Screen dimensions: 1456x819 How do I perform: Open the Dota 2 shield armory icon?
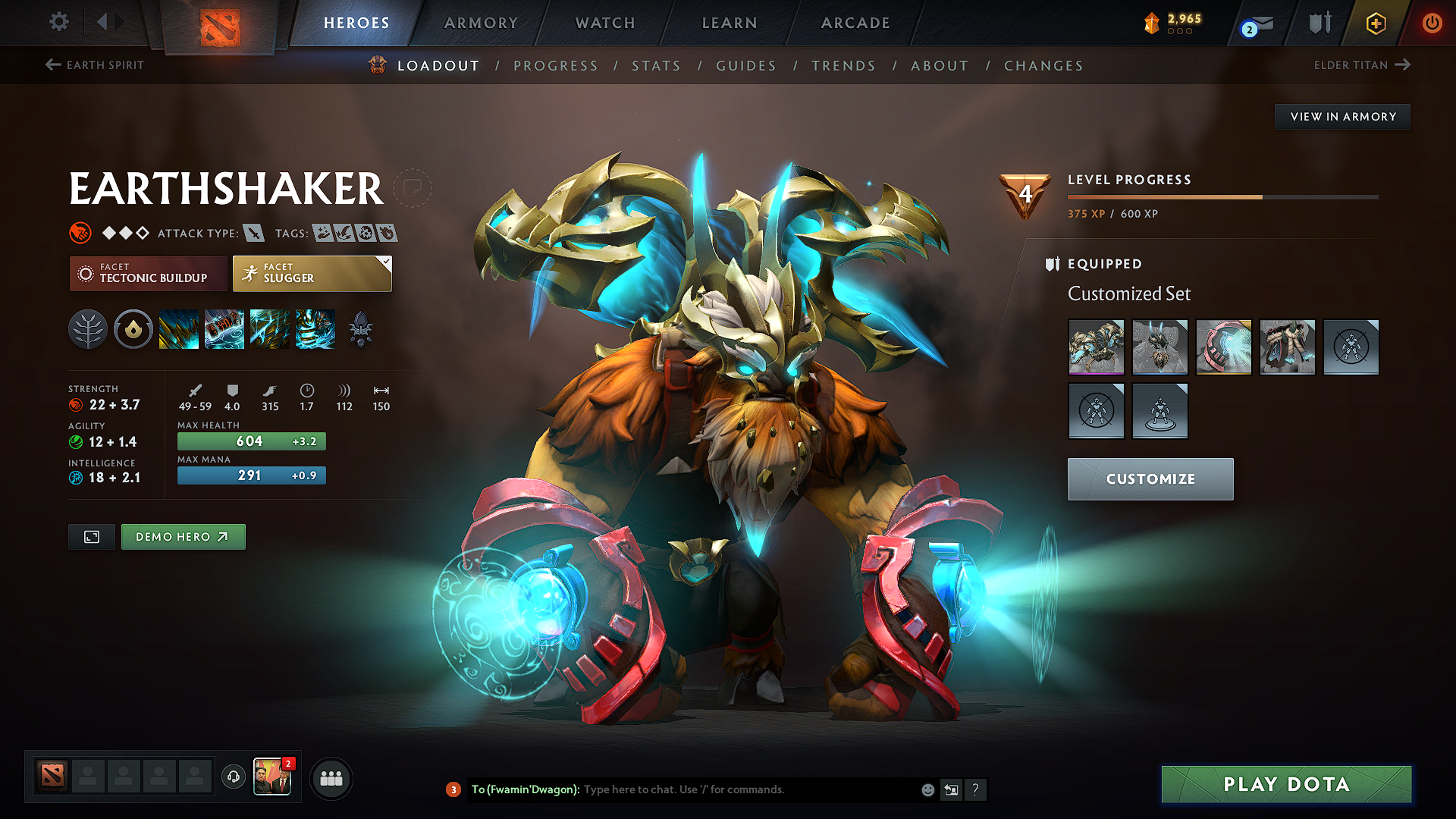coord(1319,22)
